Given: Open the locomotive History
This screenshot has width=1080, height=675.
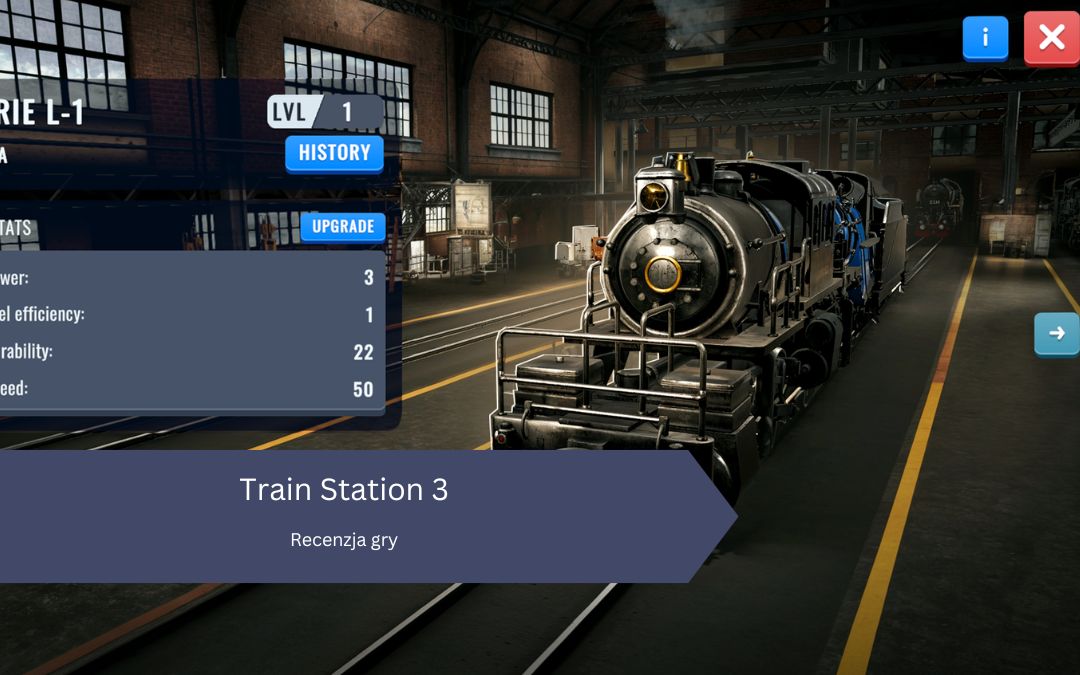Looking at the screenshot, I should coord(334,153).
